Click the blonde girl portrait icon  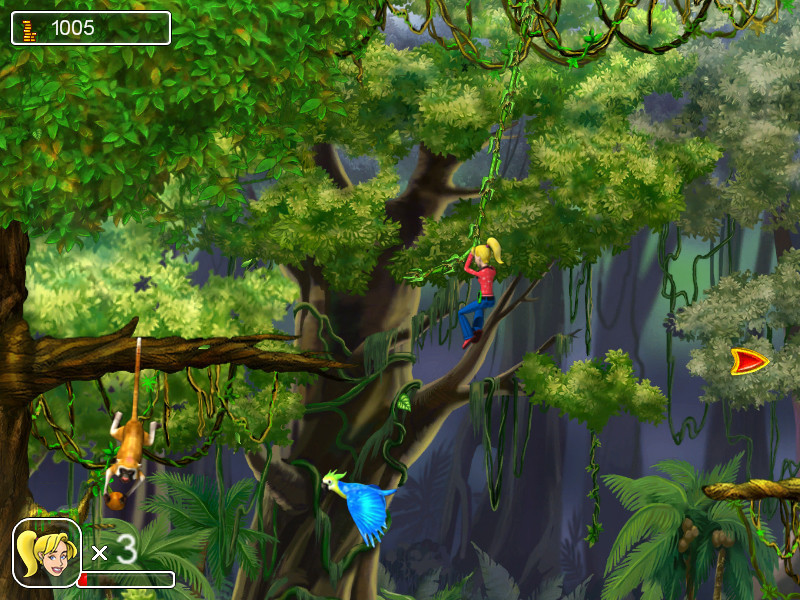click(x=46, y=552)
